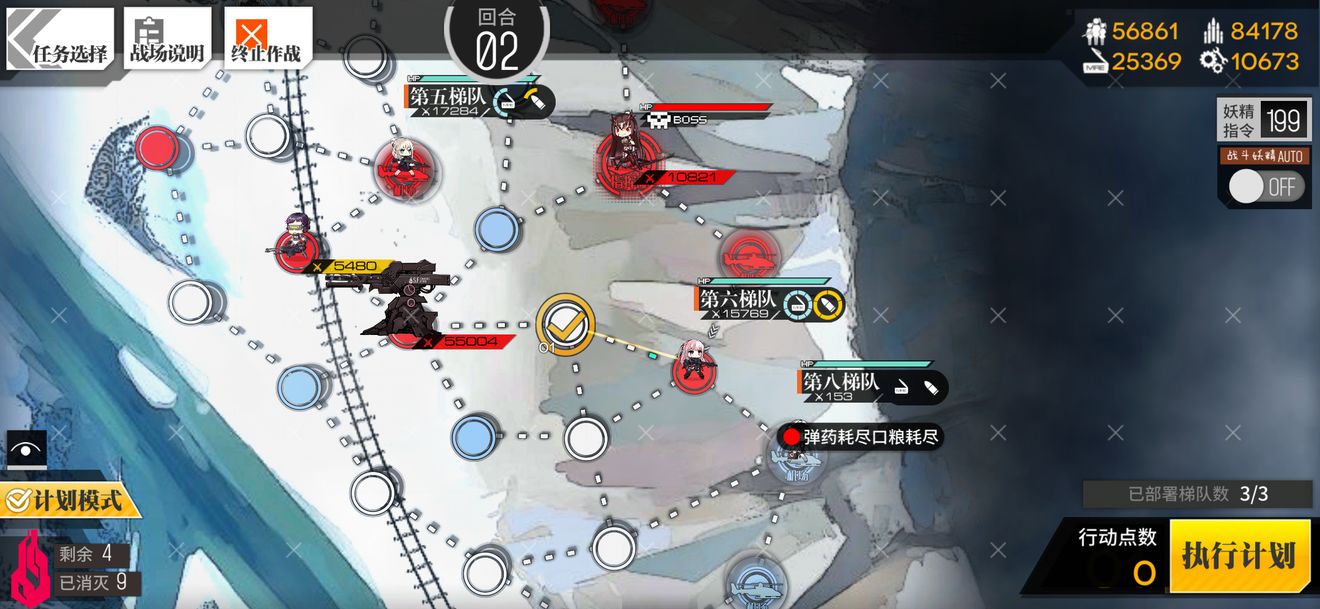Select the 第八梯队 echelon on the helipad

(x=797, y=460)
